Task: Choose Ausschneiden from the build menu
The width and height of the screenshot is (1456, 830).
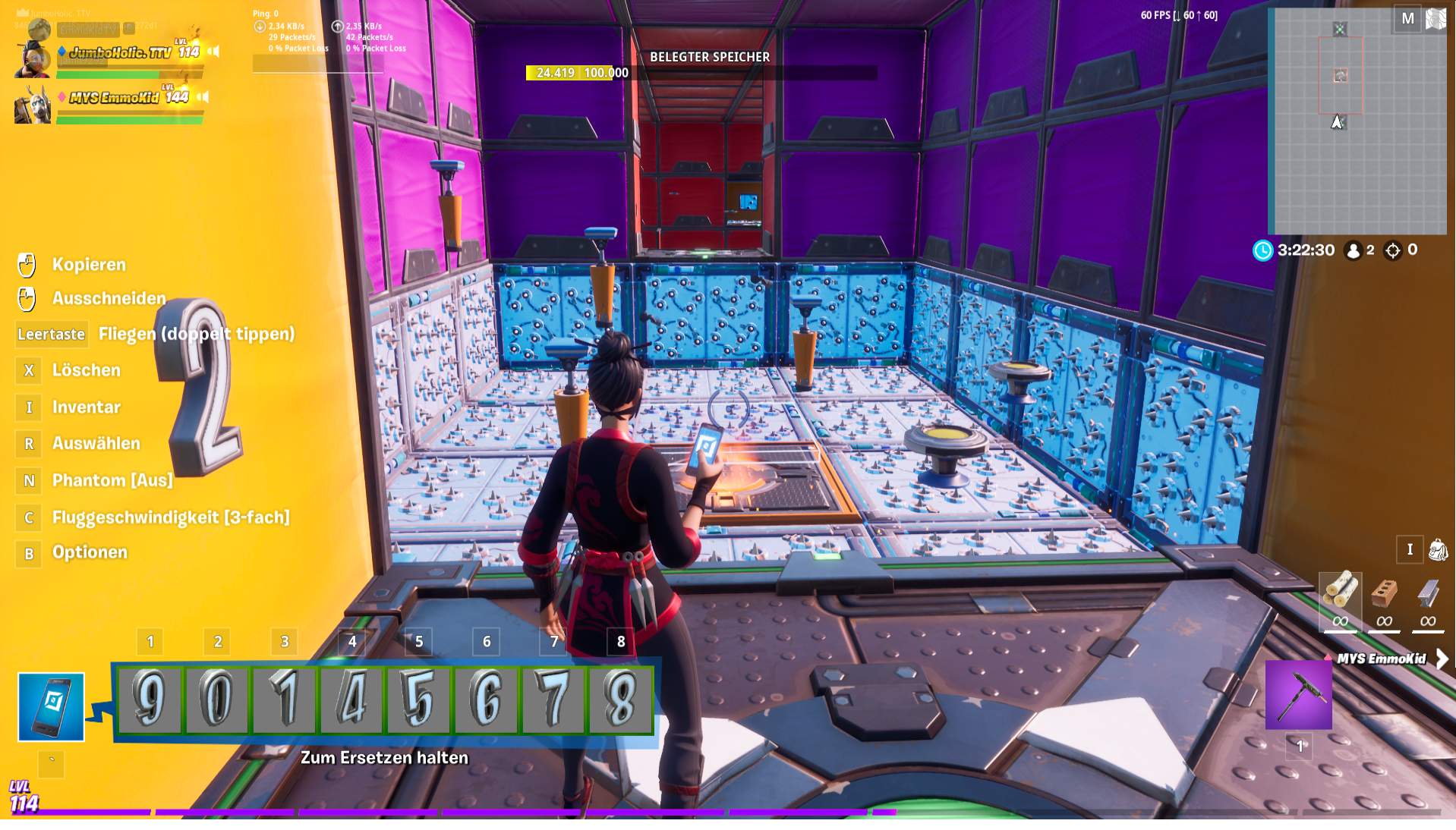Action: [x=108, y=298]
